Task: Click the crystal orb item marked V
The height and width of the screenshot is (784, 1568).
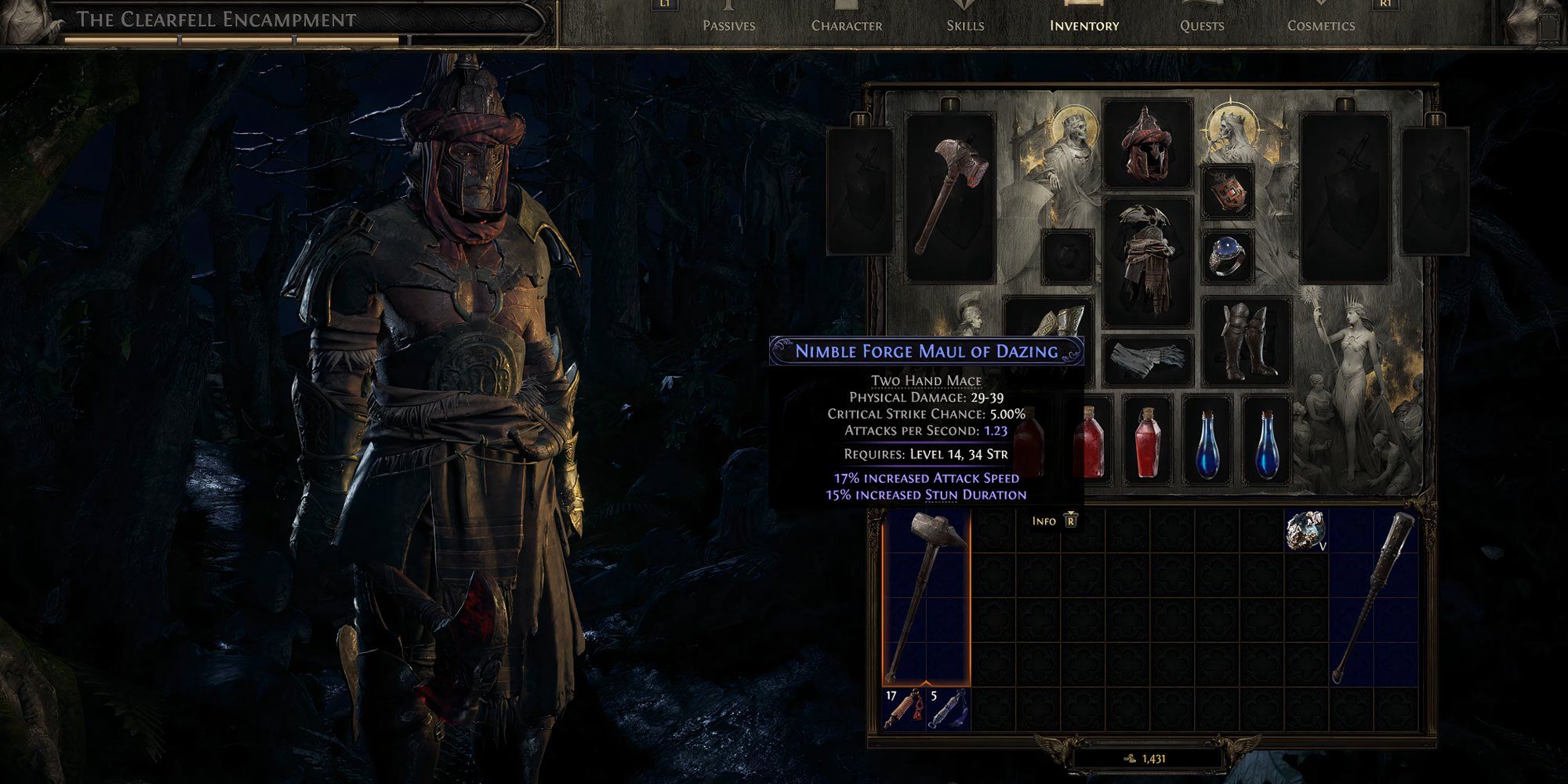Action: [x=1305, y=530]
